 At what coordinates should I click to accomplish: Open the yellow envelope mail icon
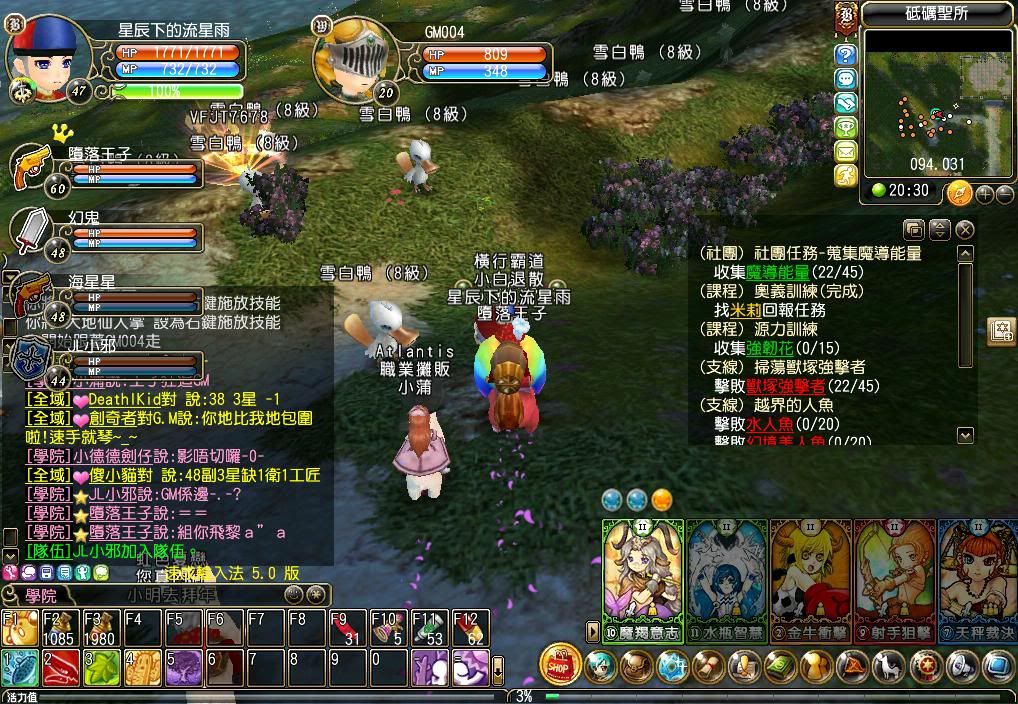[846, 151]
